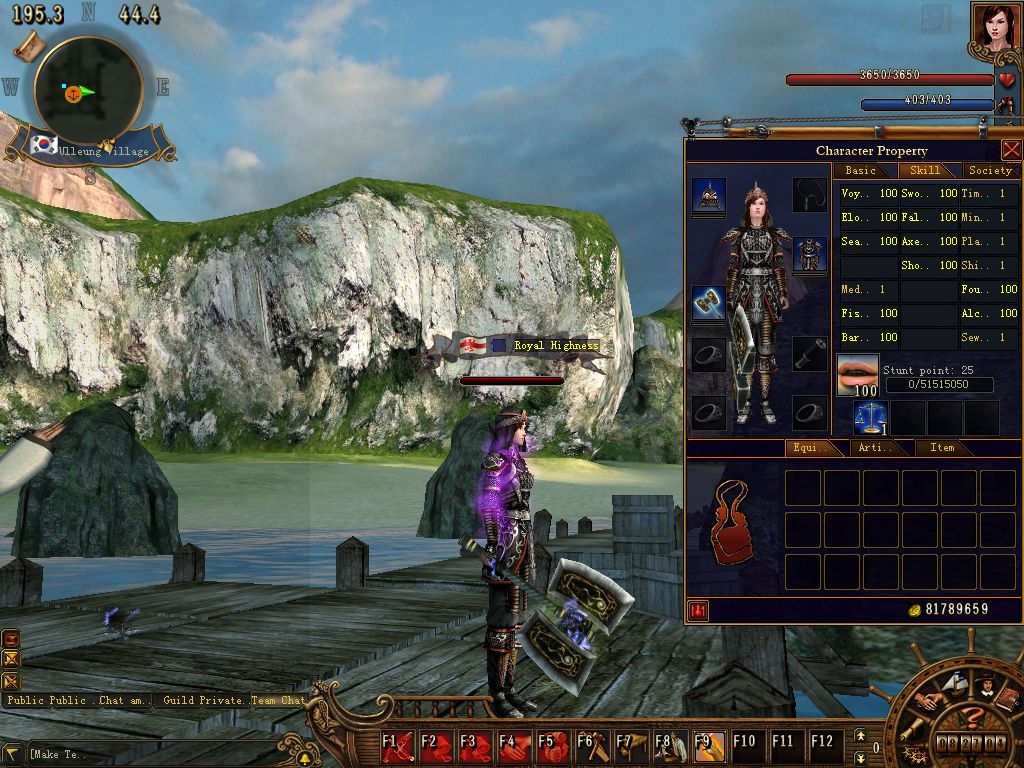Screen dimensions: 1024x768
Task: Open the Society tab
Action: pyautogui.click(x=990, y=171)
